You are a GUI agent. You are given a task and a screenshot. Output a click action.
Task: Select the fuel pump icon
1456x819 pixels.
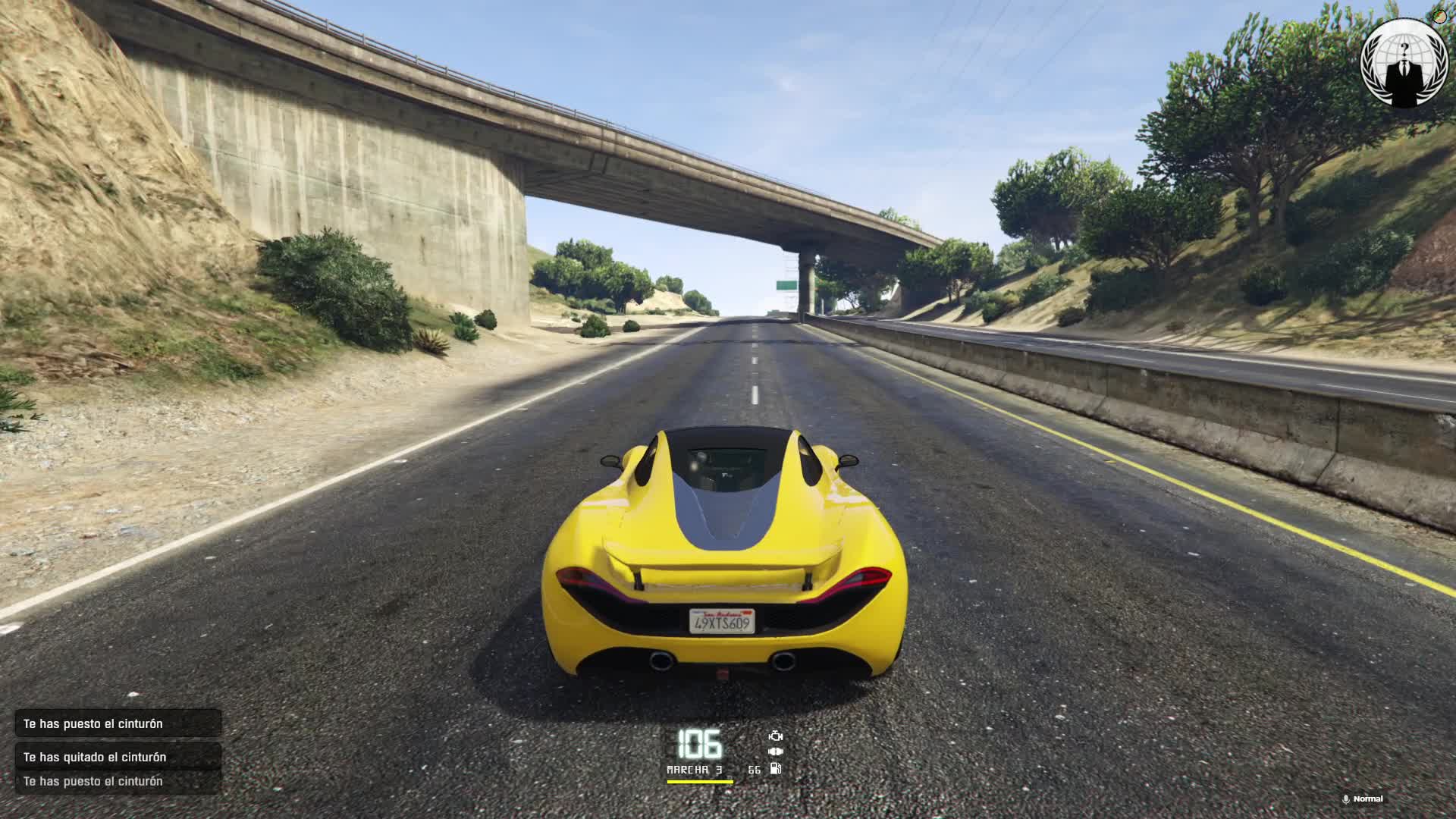coord(775,769)
